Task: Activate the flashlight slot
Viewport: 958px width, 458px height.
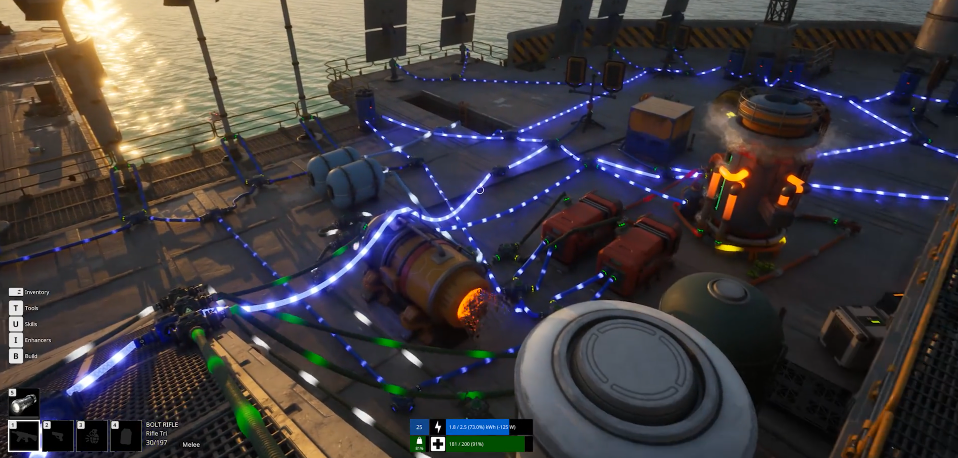Action: point(23,402)
